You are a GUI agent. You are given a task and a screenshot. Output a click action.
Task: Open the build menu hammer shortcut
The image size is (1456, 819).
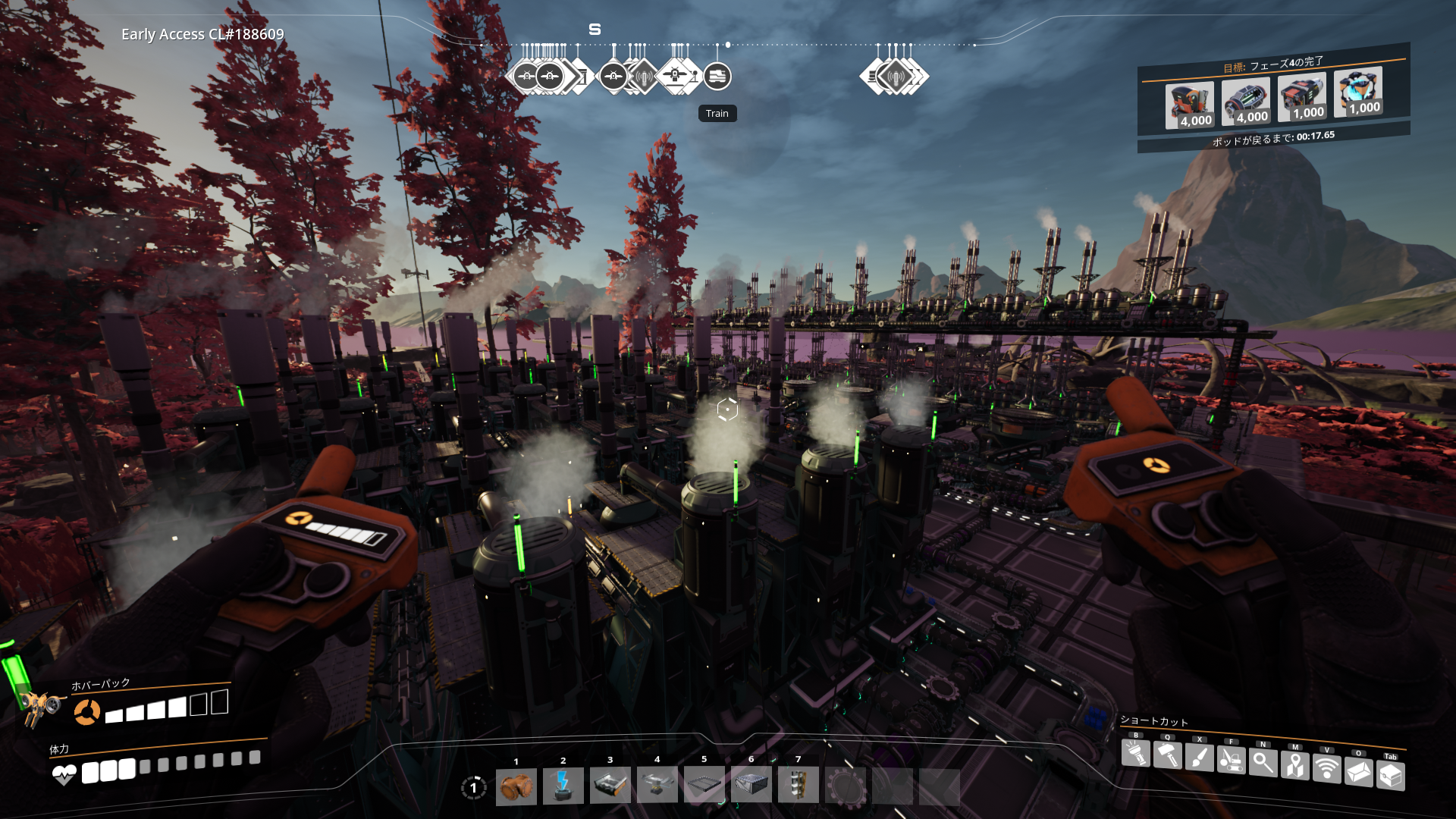[1167, 755]
